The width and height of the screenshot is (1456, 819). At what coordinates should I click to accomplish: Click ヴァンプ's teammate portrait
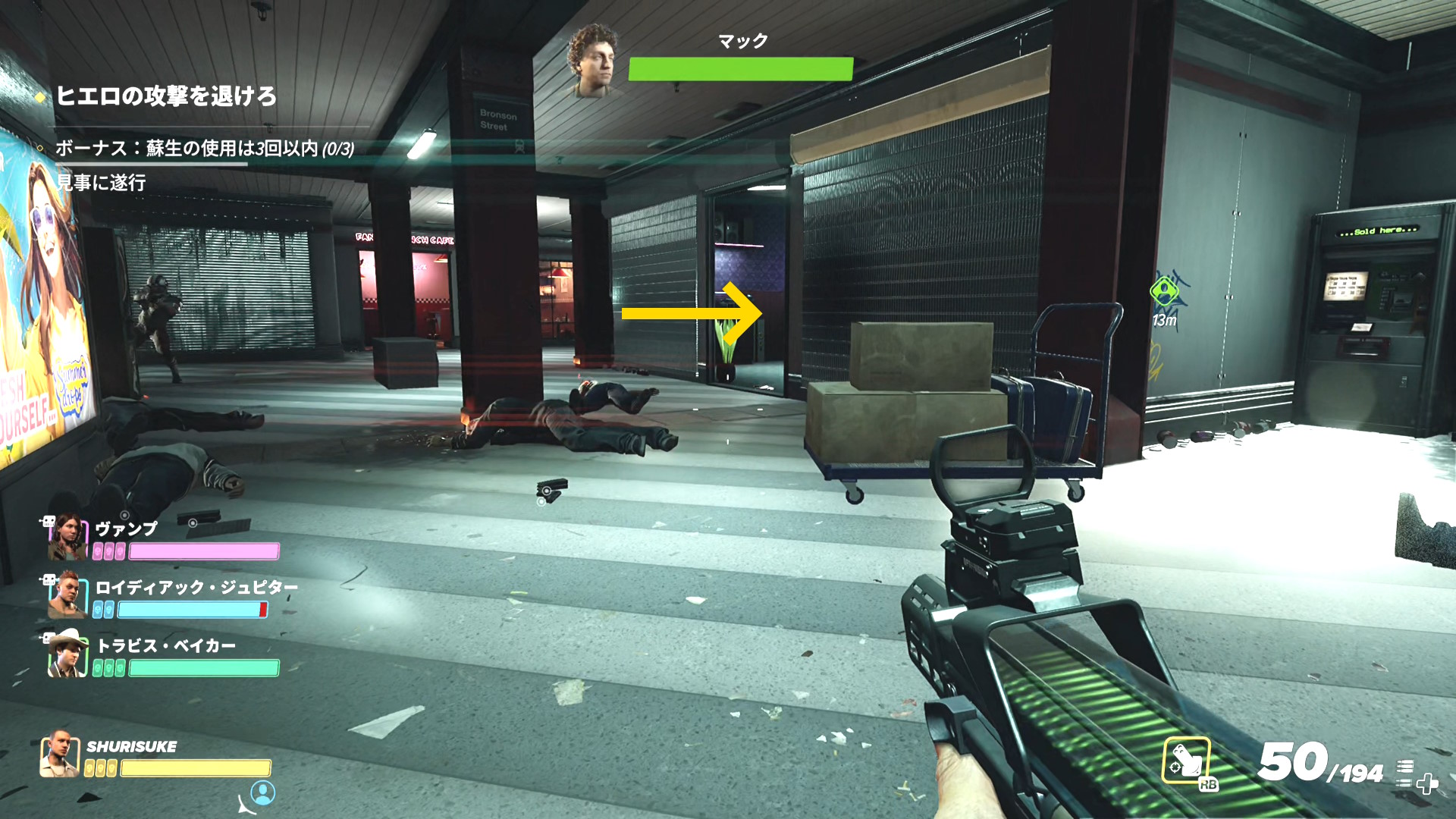click(67, 537)
